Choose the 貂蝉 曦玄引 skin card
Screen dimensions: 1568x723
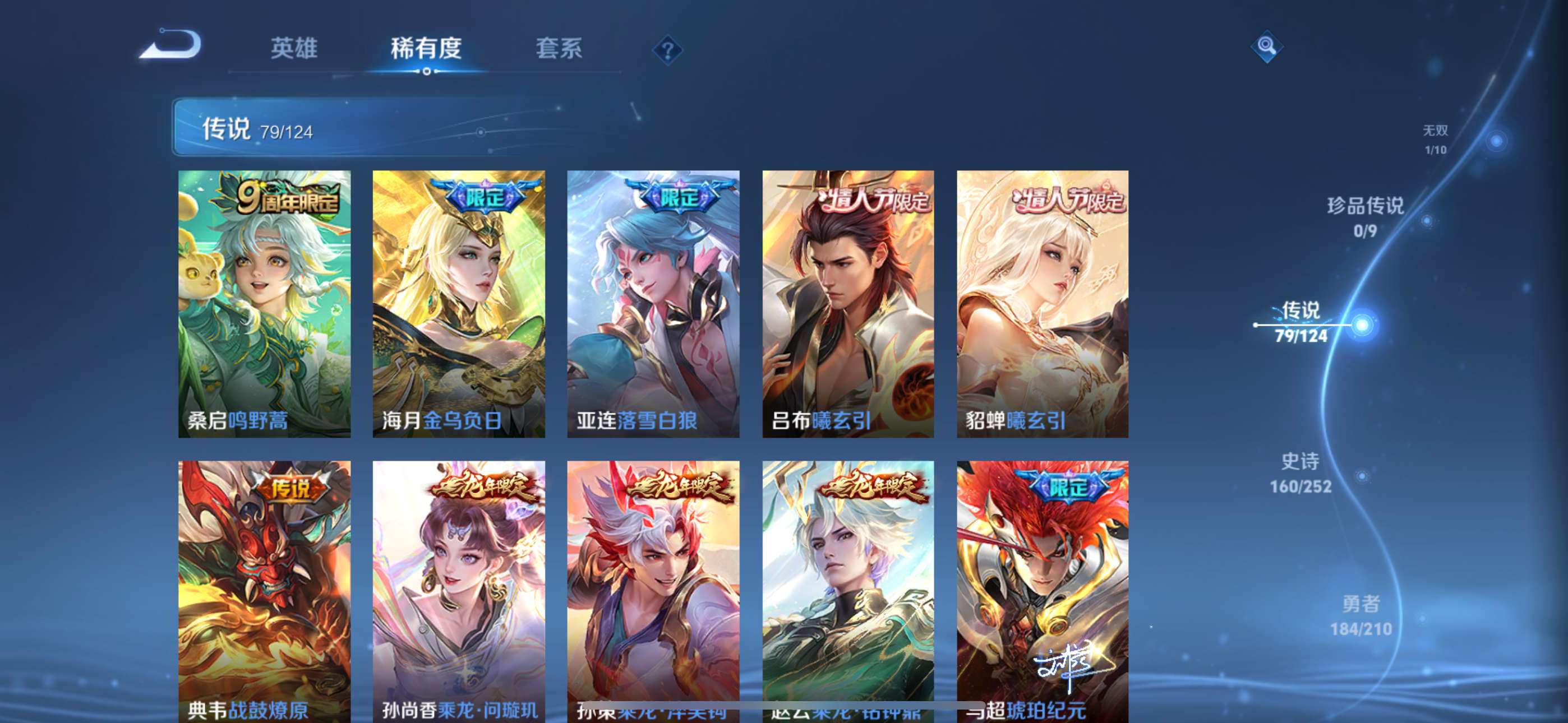[x=1042, y=304]
